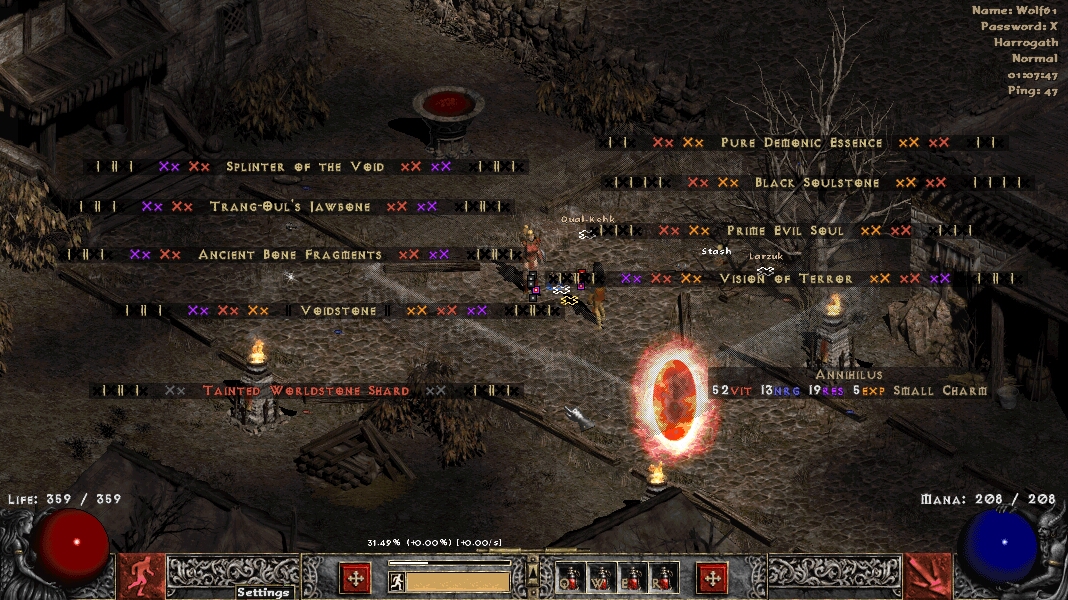Image resolution: width=1068 pixels, height=600 pixels.
Task: Use the belt potion labeled R
Action: tap(664, 577)
